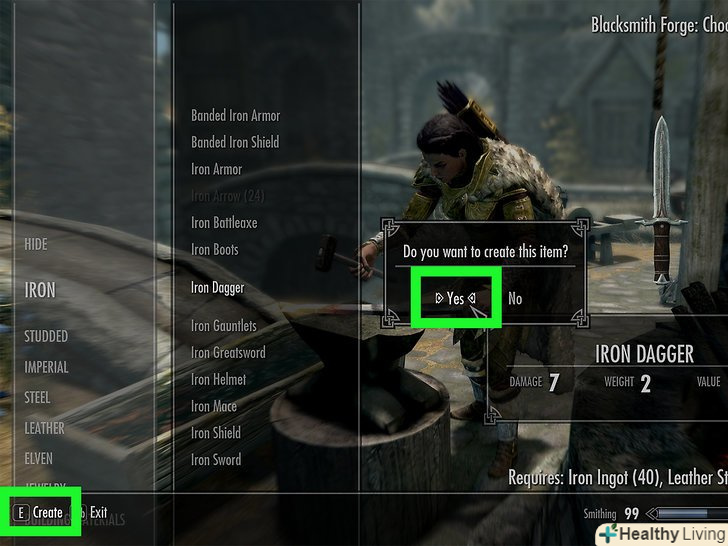This screenshot has width=728, height=546.
Task: Pick the Iron Helmet recipe
Action: pyautogui.click(x=218, y=380)
